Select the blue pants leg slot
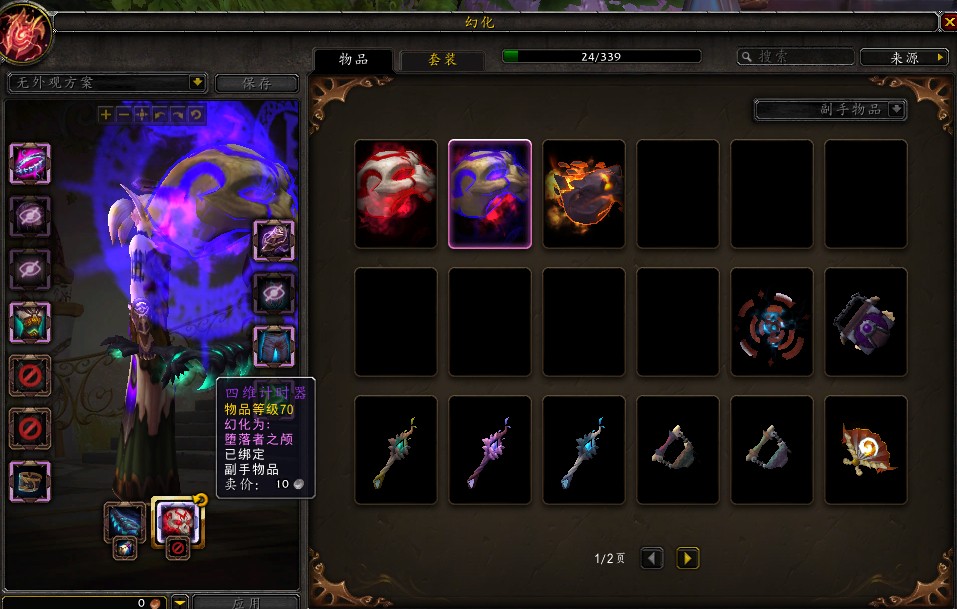Screen dimensions: 957x609 (x=274, y=347)
